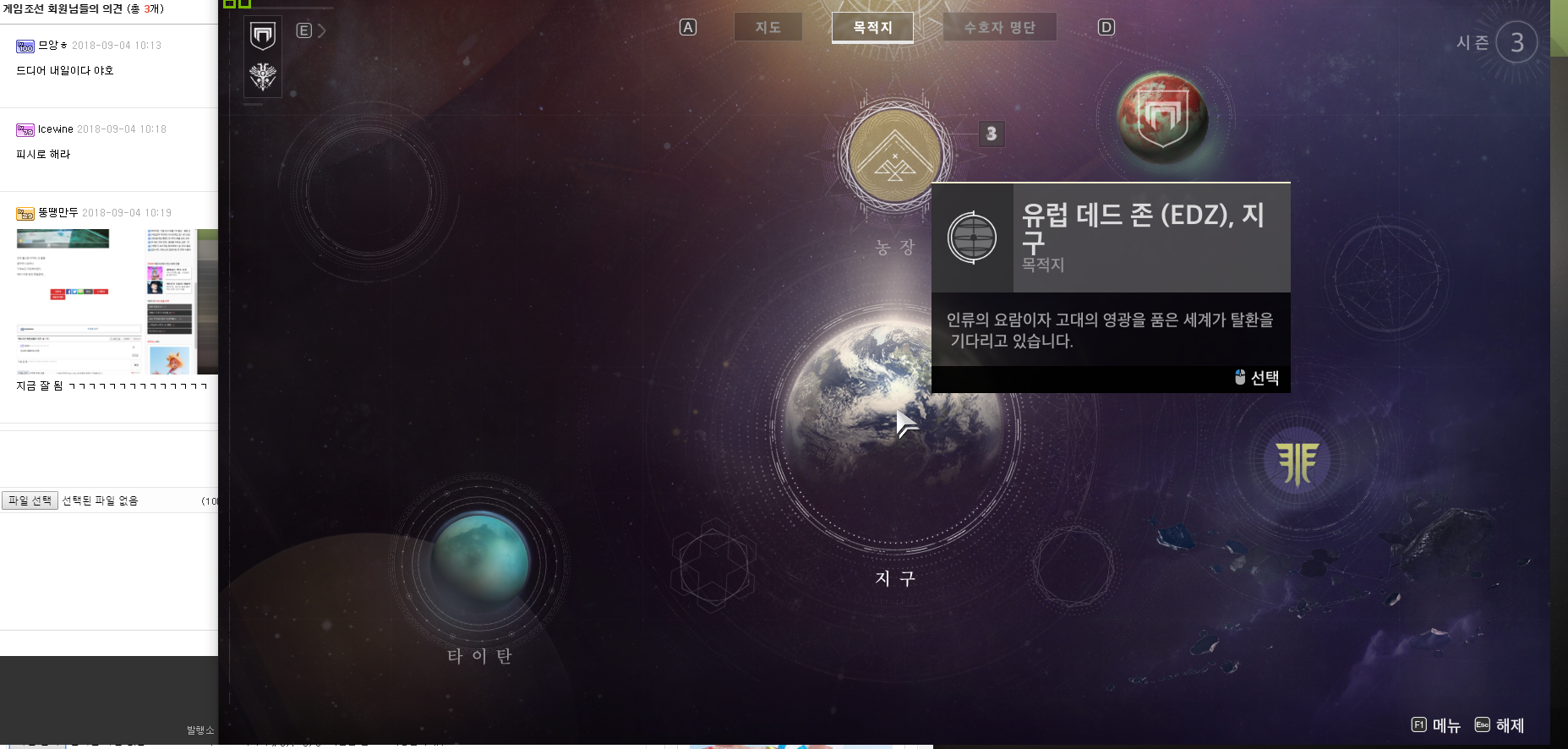The height and width of the screenshot is (749, 1568).
Task: Travel to the 타이탄 planet node
Action: click(479, 560)
